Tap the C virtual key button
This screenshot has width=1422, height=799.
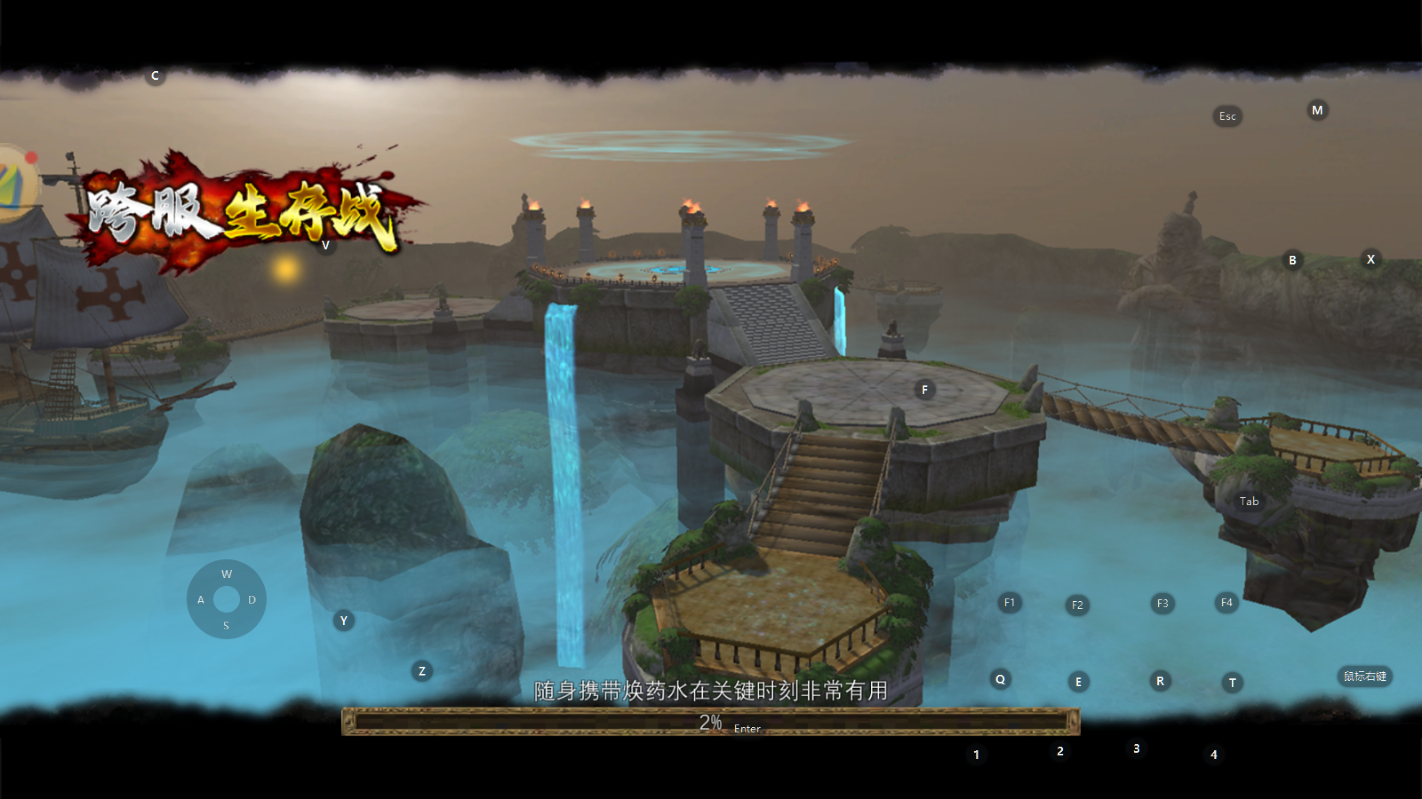[x=155, y=76]
